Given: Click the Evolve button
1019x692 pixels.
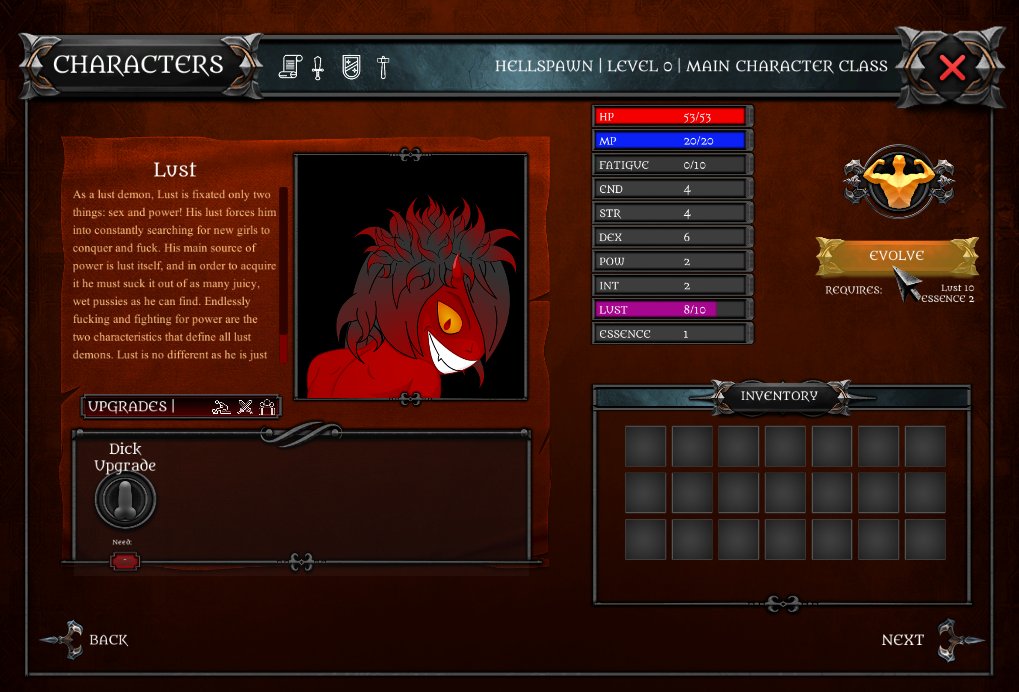Looking at the screenshot, I should coord(895,256).
